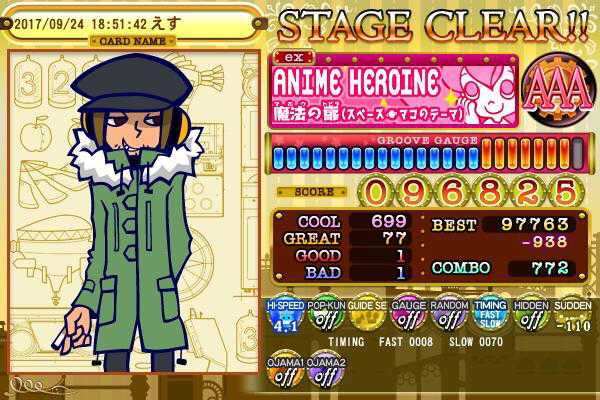The height and width of the screenshot is (400, 600).
Task: Click the GUIDE SE option icon
Action: 367,317
